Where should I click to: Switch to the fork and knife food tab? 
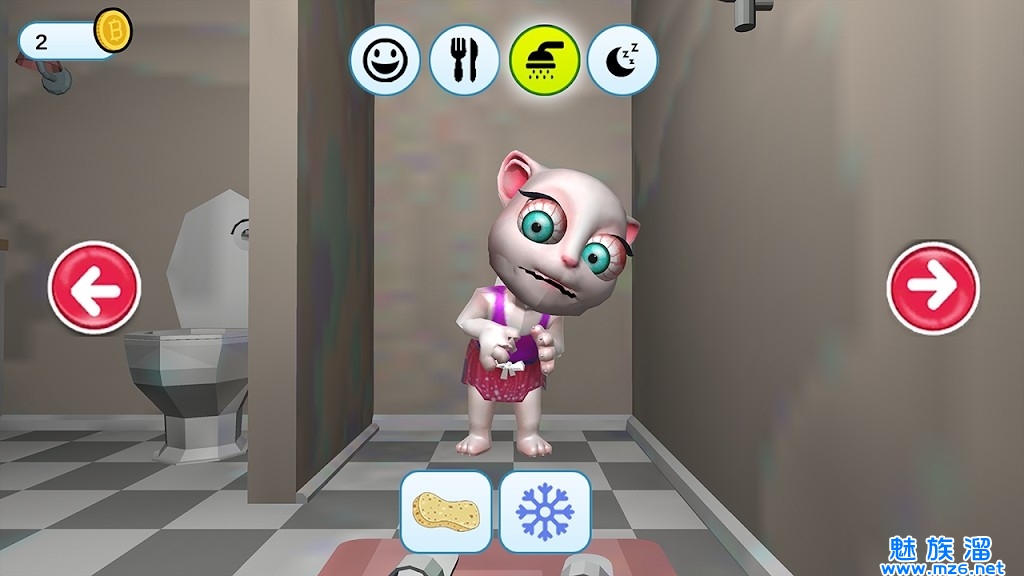pyautogui.click(x=464, y=61)
